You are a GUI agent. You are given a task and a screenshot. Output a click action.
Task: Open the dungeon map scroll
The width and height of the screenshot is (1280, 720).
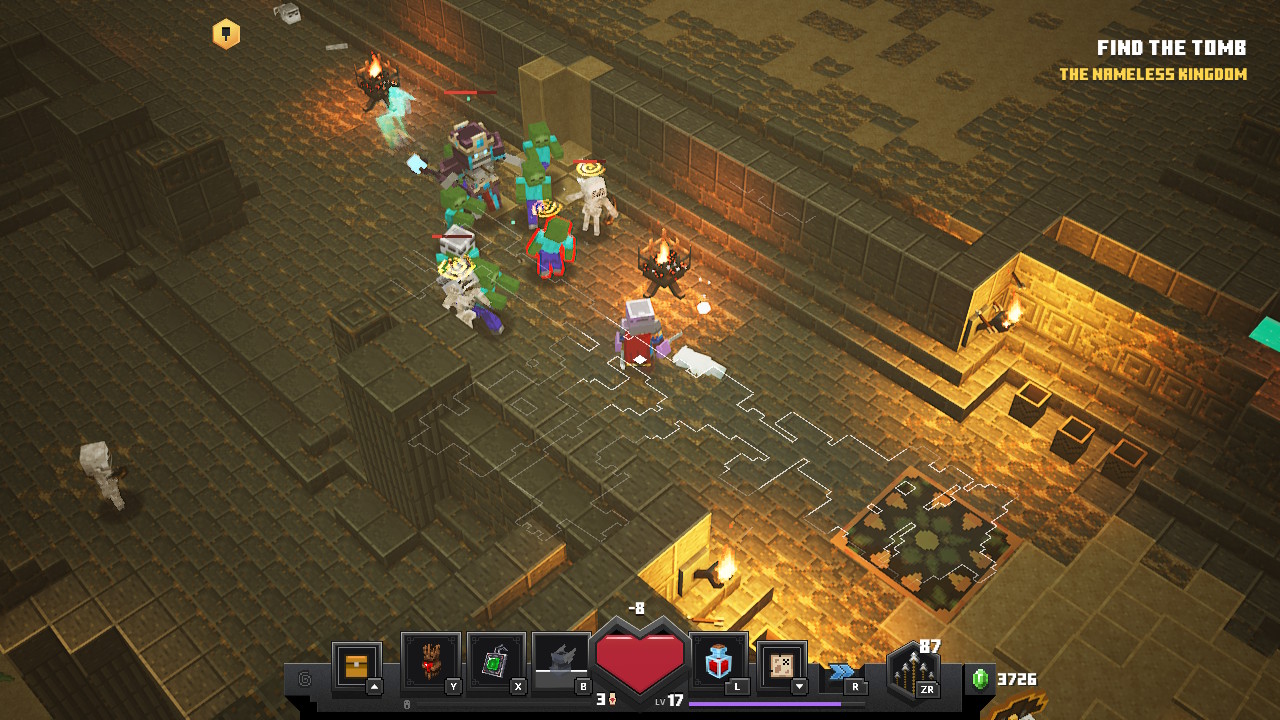(781, 664)
